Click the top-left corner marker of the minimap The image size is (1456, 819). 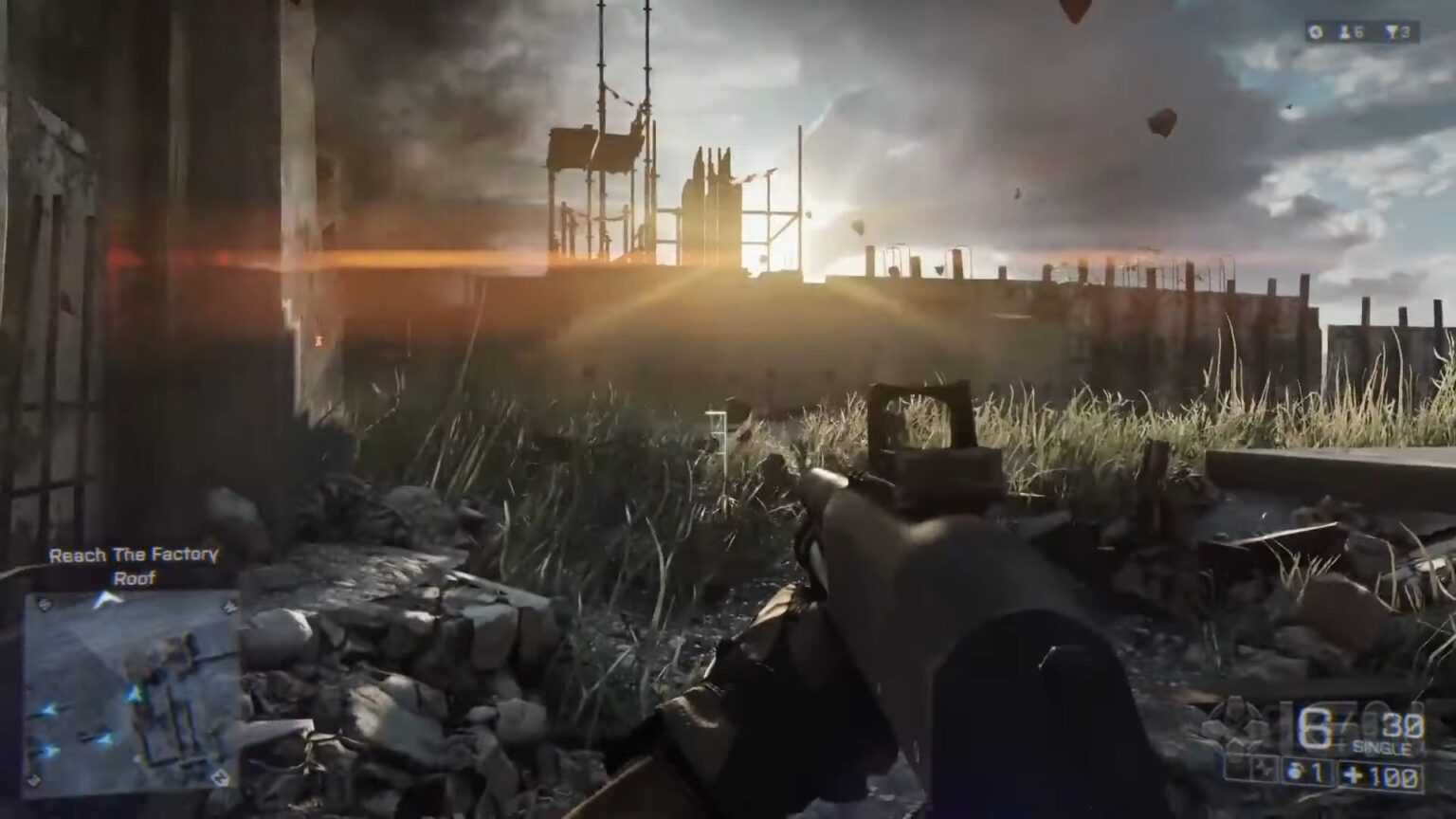pyautogui.click(x=45, y=603)
